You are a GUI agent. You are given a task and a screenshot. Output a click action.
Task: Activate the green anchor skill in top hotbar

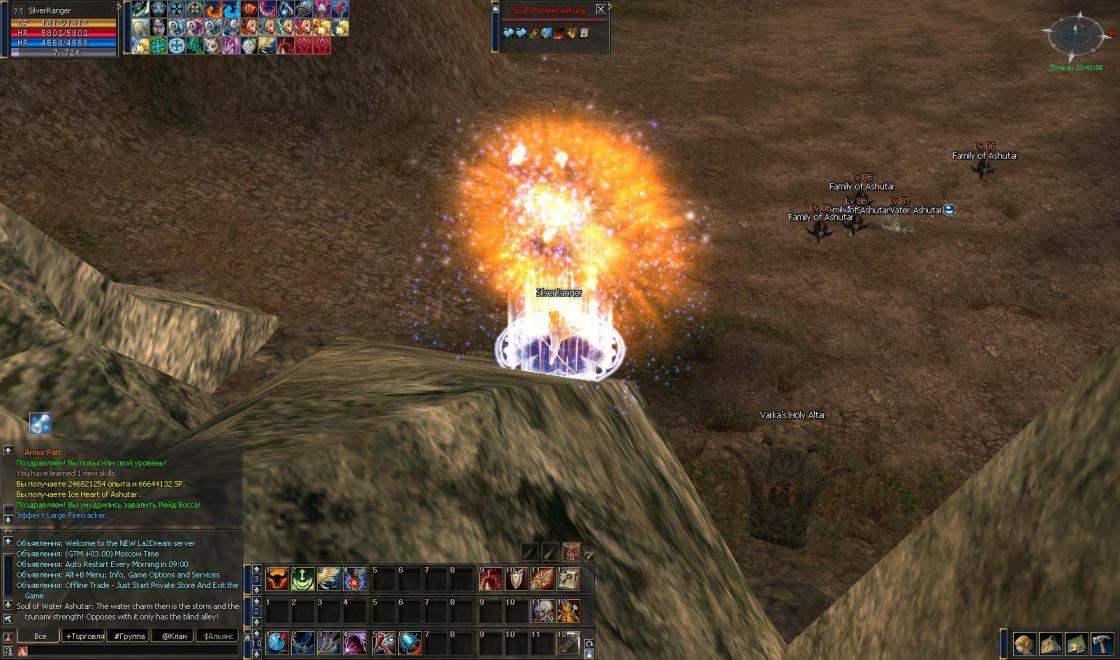coord(303,578)
